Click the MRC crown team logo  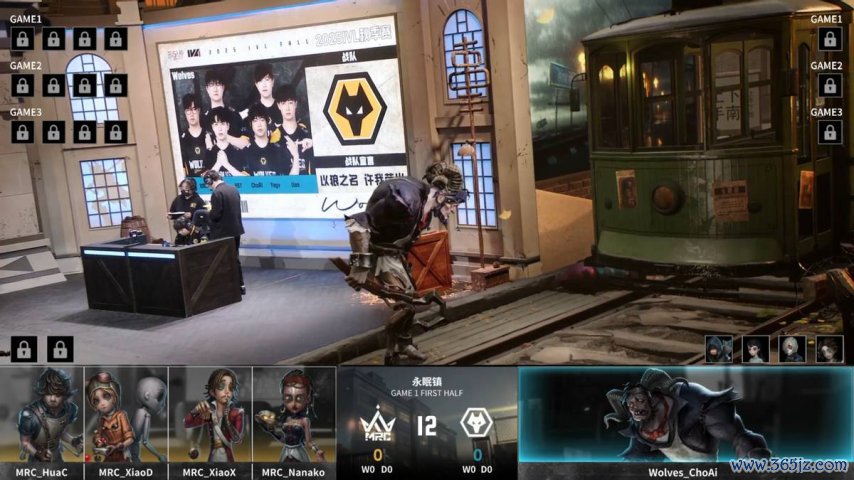tap(378, 424)
